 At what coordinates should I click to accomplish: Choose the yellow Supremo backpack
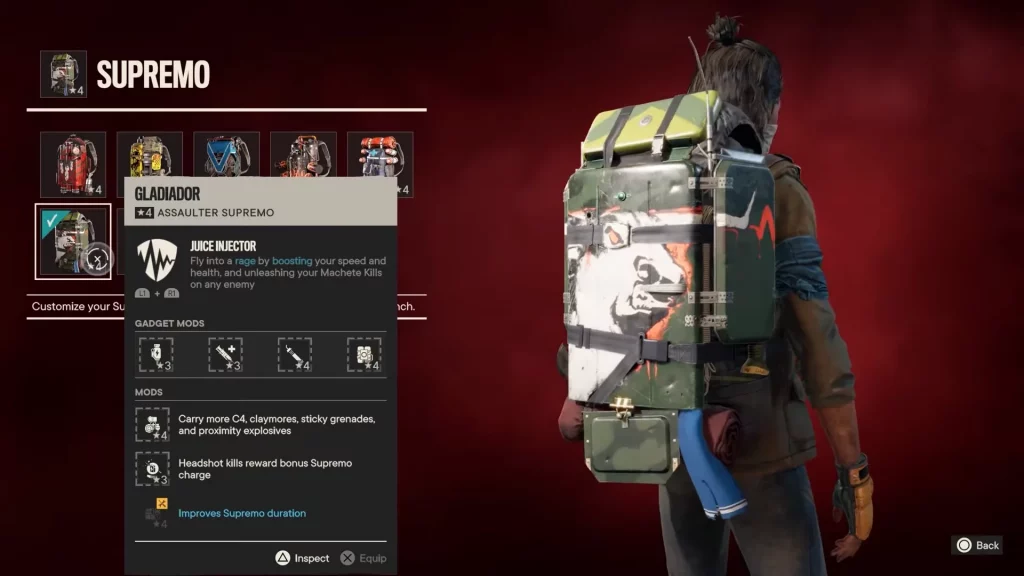[x=150, y=157]
